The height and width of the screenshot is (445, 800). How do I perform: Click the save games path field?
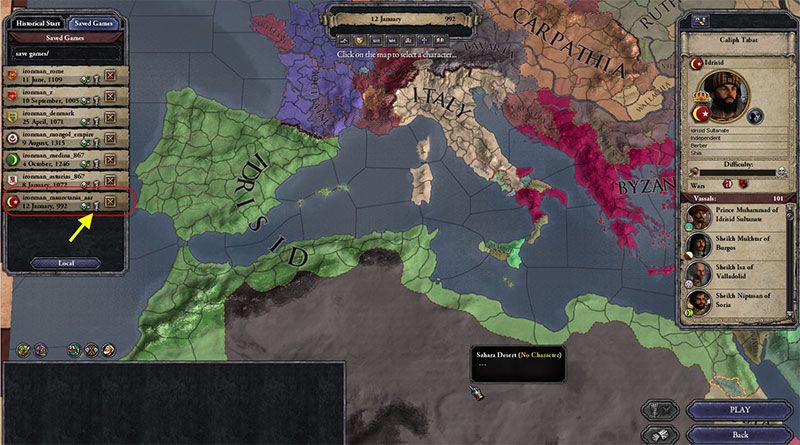click(65, 52)
